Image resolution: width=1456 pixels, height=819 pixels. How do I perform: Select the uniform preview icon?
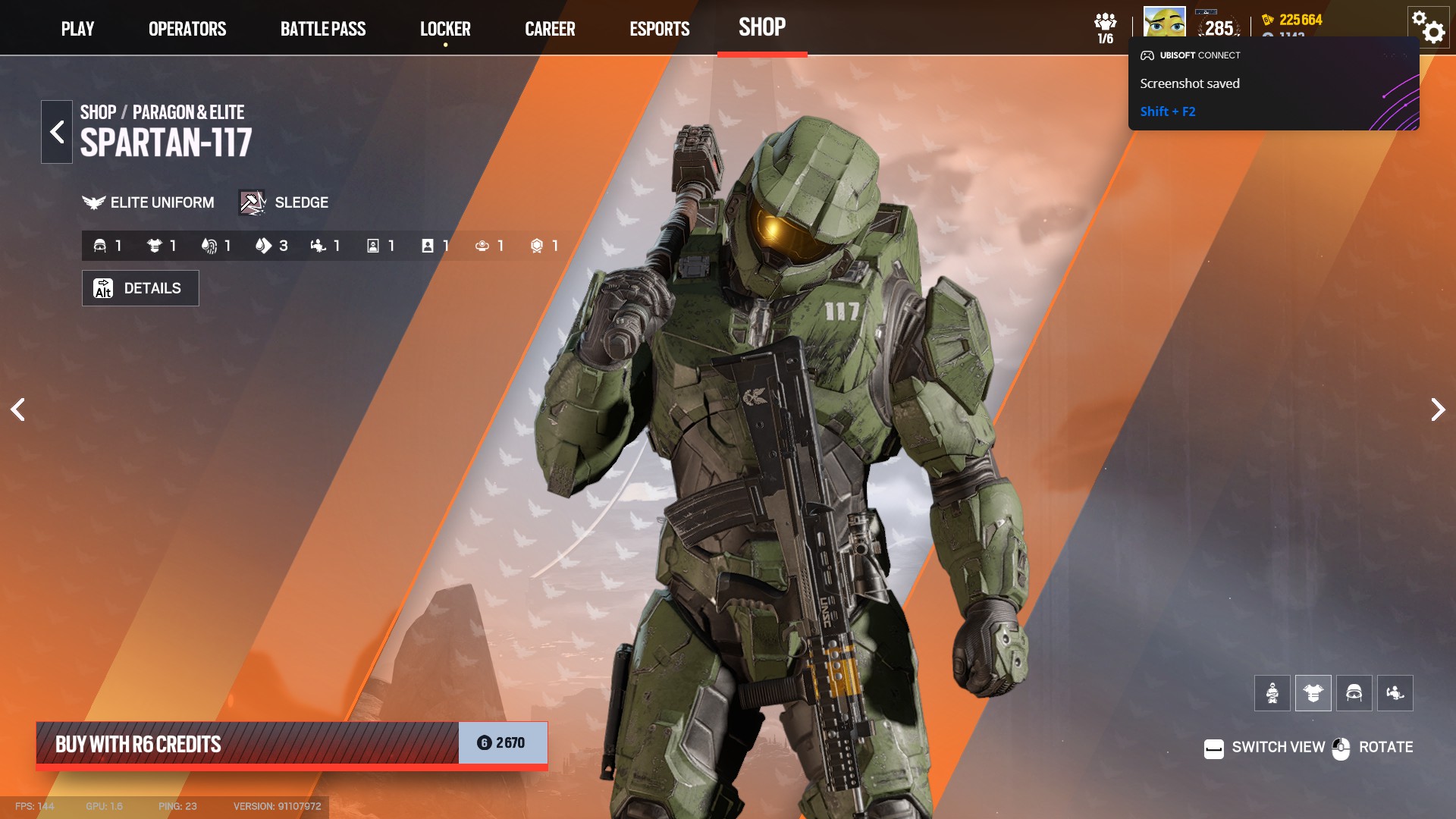pos(1313,692)
